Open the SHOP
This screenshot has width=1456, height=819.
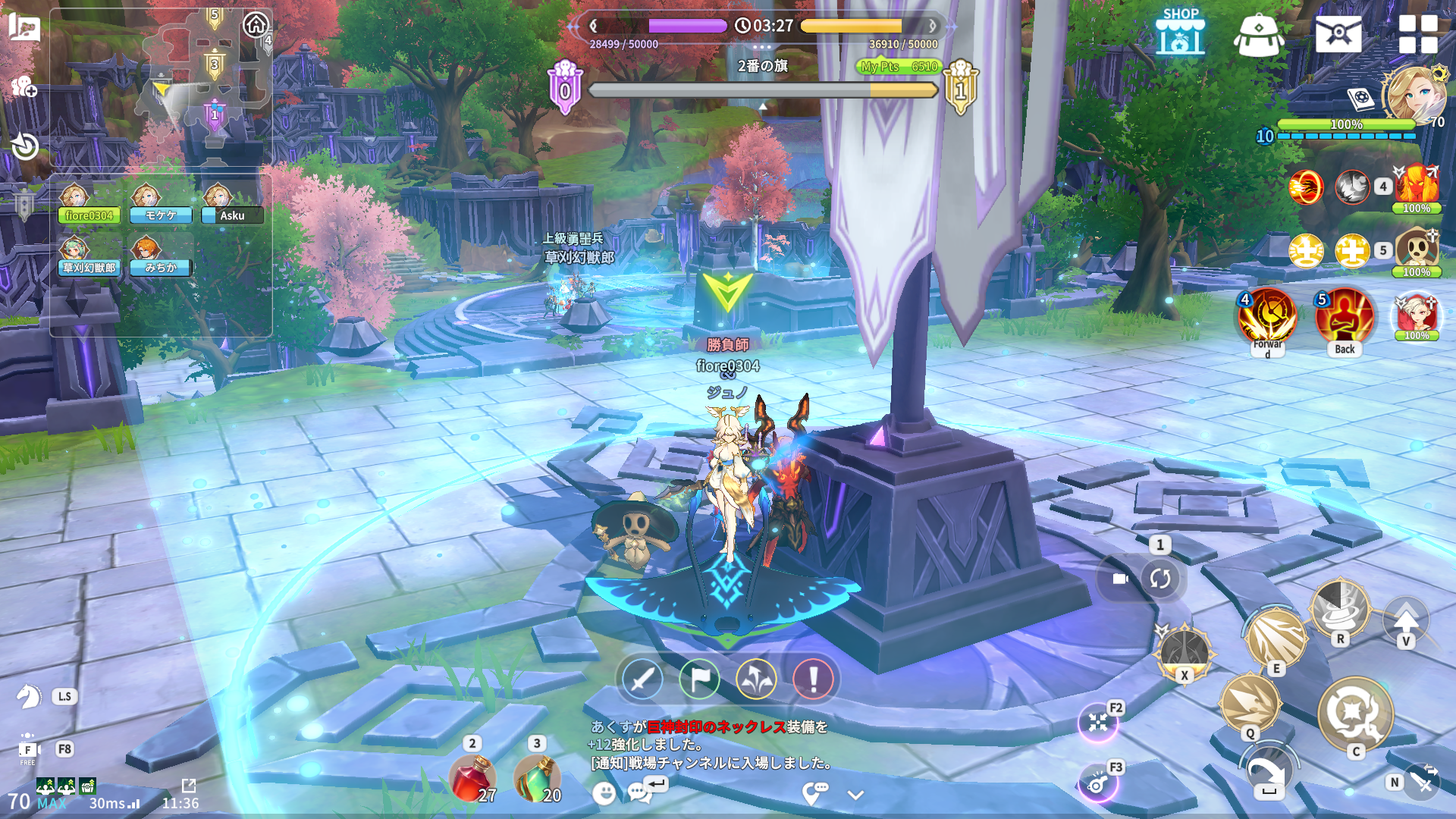point(1180,33)
